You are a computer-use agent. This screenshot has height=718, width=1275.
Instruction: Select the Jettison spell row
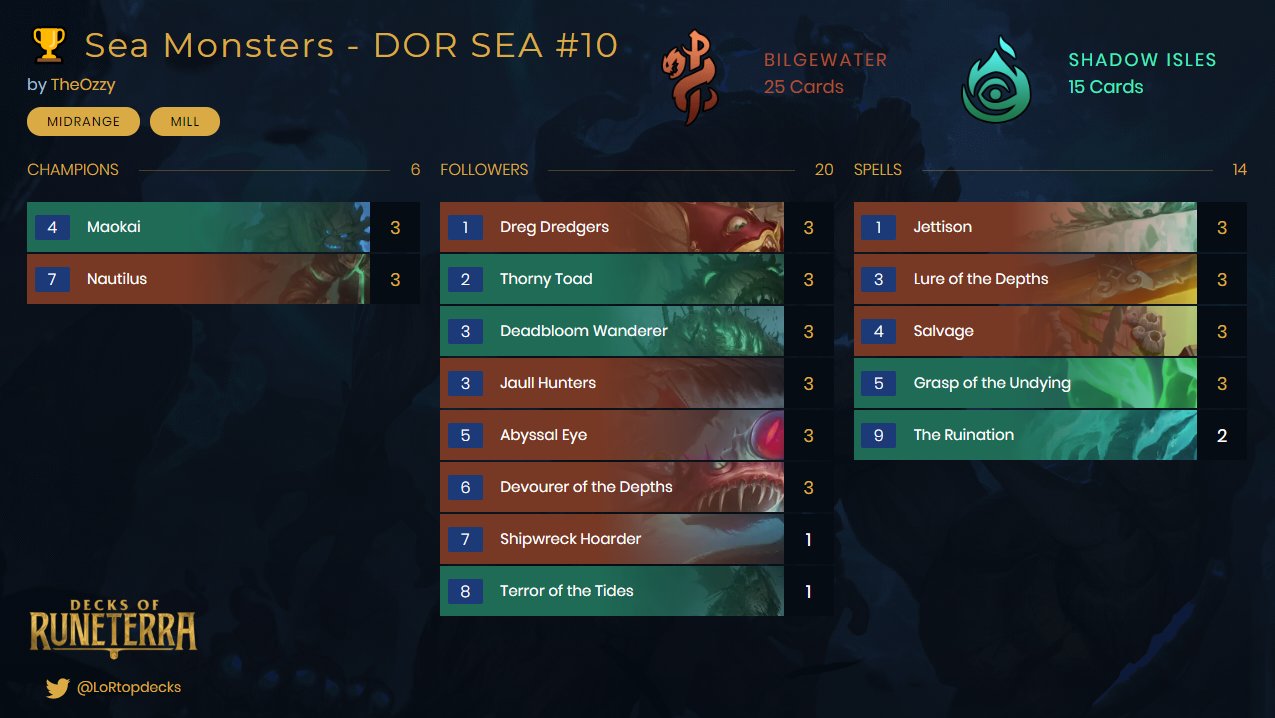pos(1024,228)
